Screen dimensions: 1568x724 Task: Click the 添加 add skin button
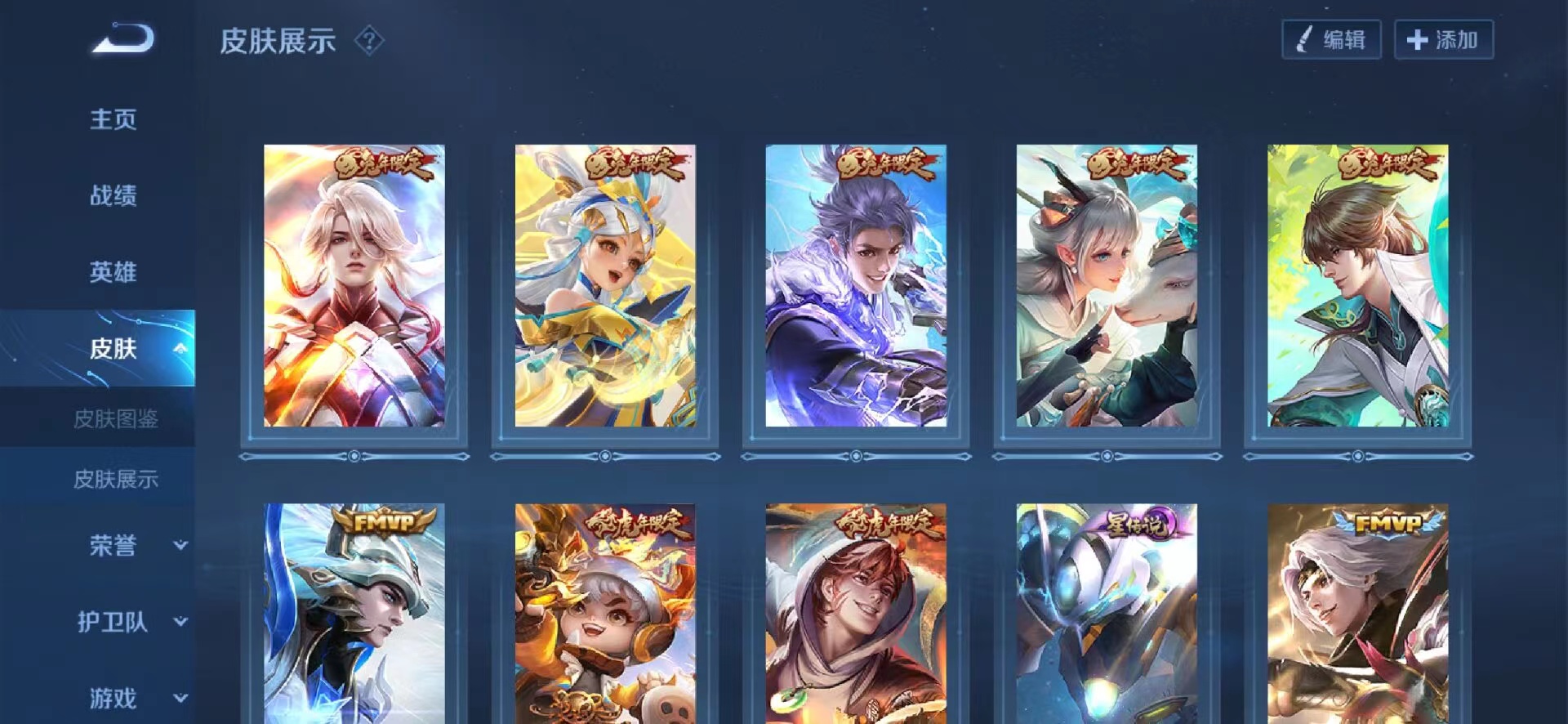click(1443, 40)
